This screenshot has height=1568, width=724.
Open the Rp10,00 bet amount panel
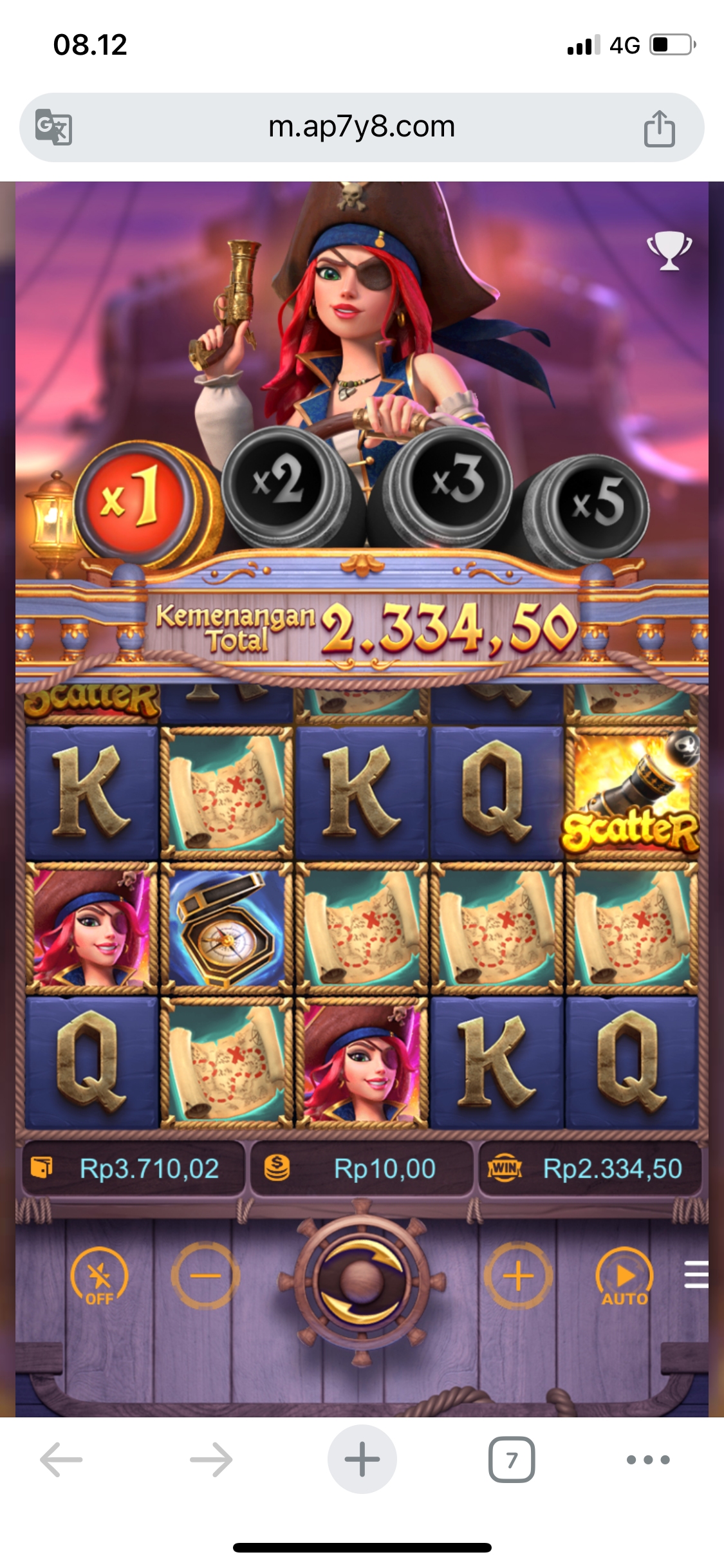pos(362,1168)
